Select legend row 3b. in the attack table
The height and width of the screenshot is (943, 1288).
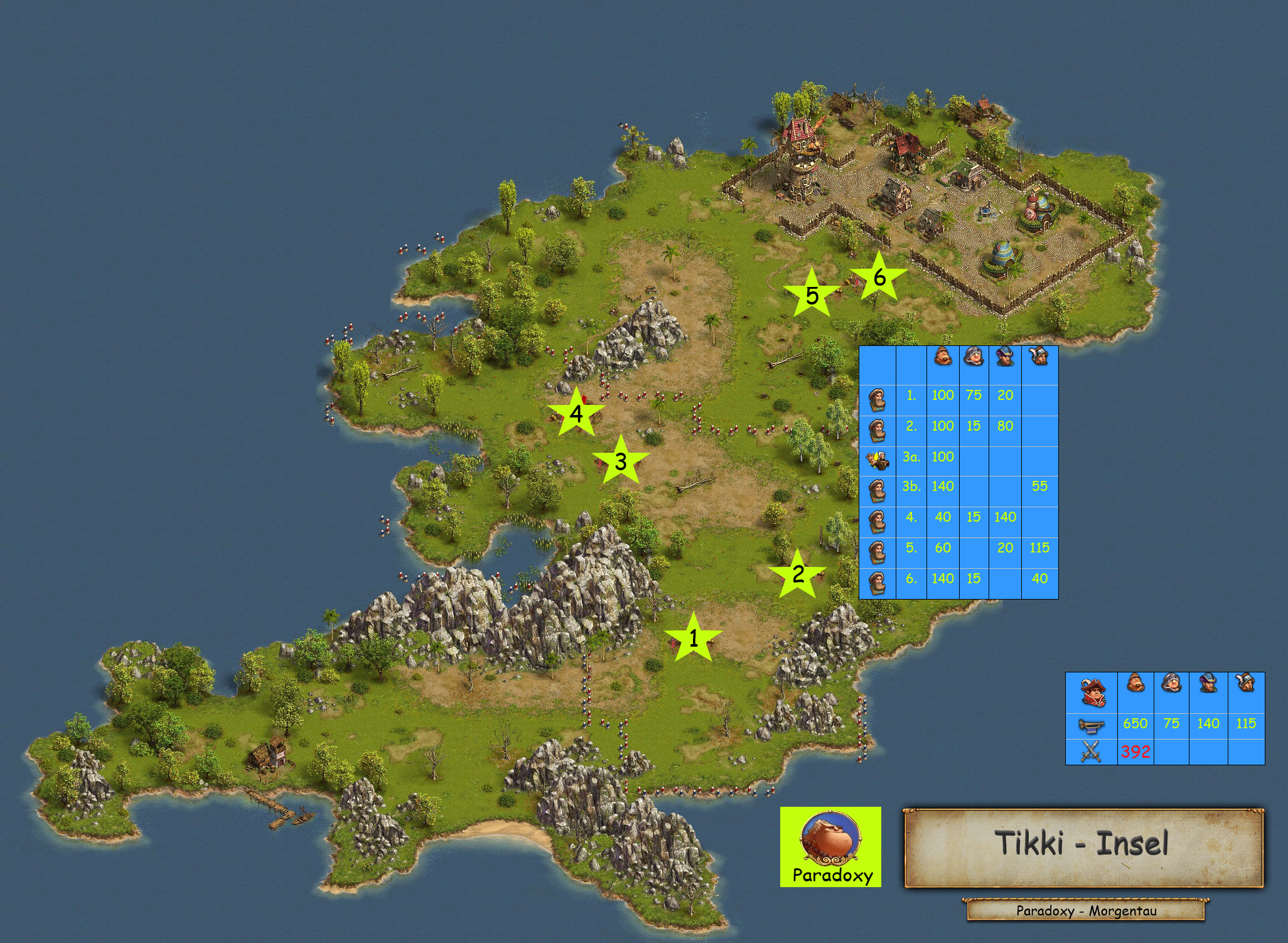coord(958,487)
